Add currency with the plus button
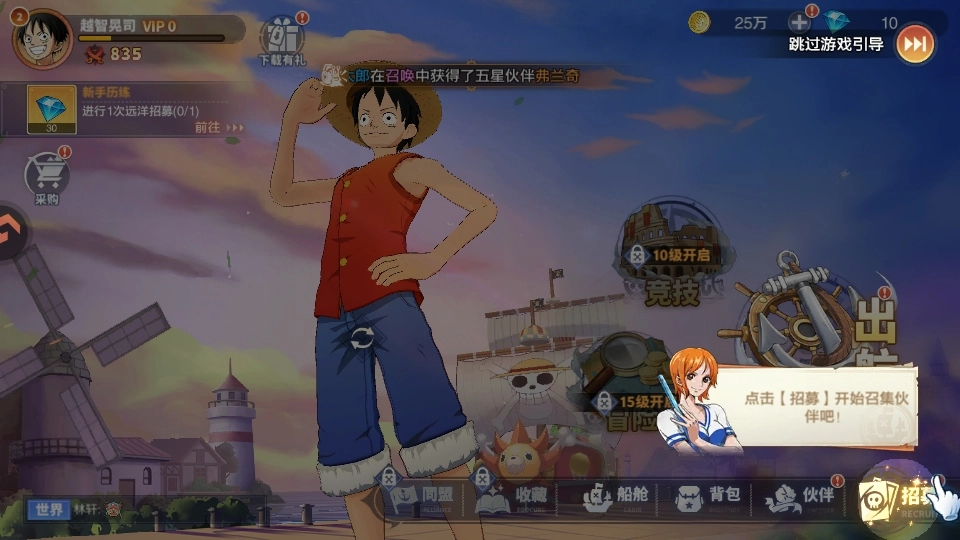This screenshot has width=960, height=540. click(800, 22)
